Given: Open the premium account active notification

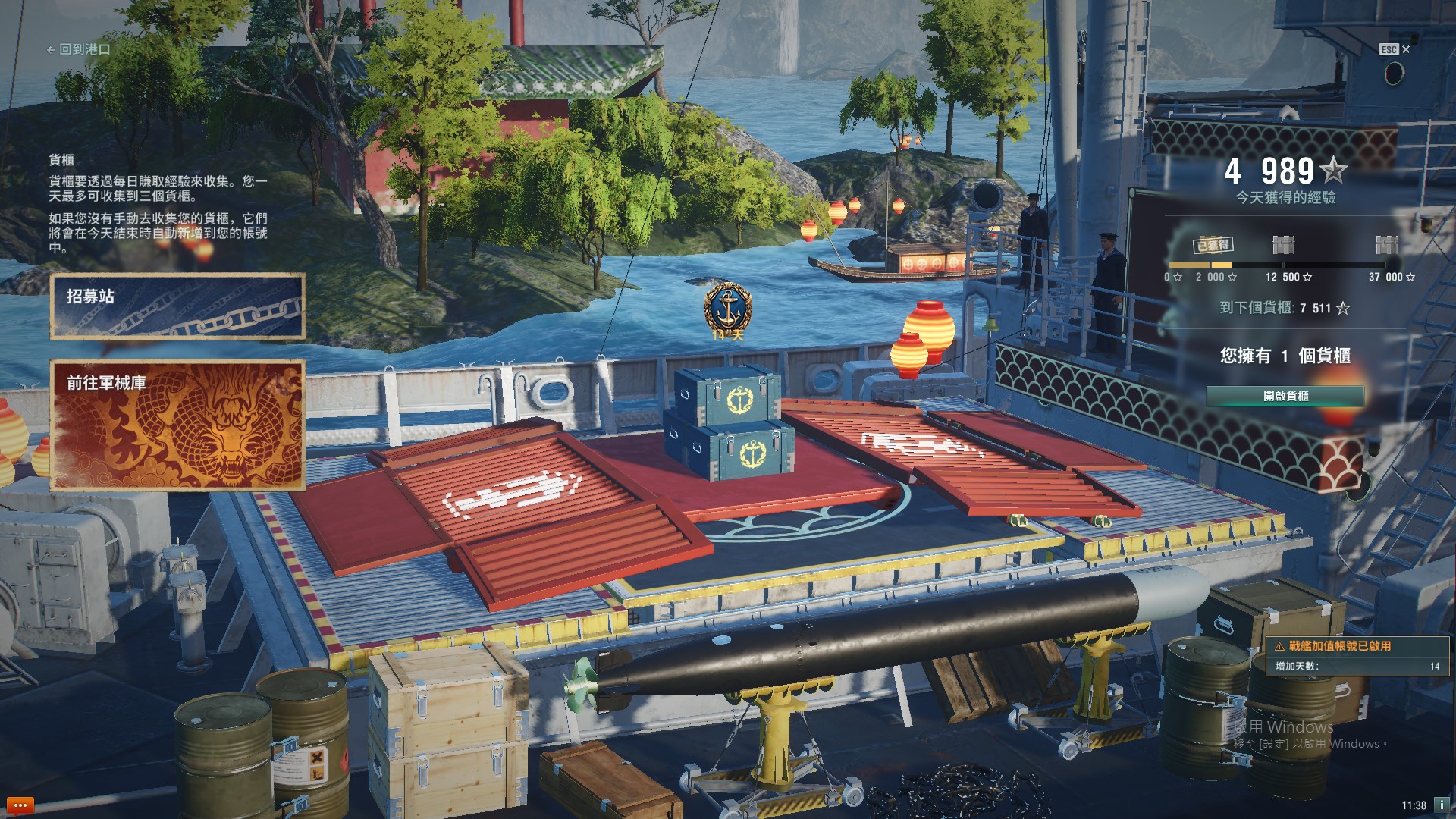Looking at the screenshot, I should click(x=1345, y=655).
